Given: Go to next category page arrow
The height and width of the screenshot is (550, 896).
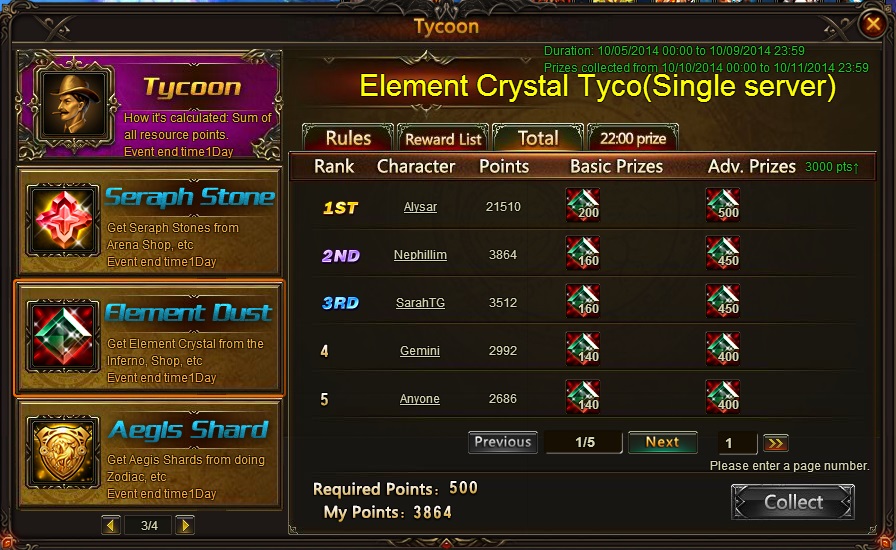Looking at the screenshot, I should [x=184, y=525].
